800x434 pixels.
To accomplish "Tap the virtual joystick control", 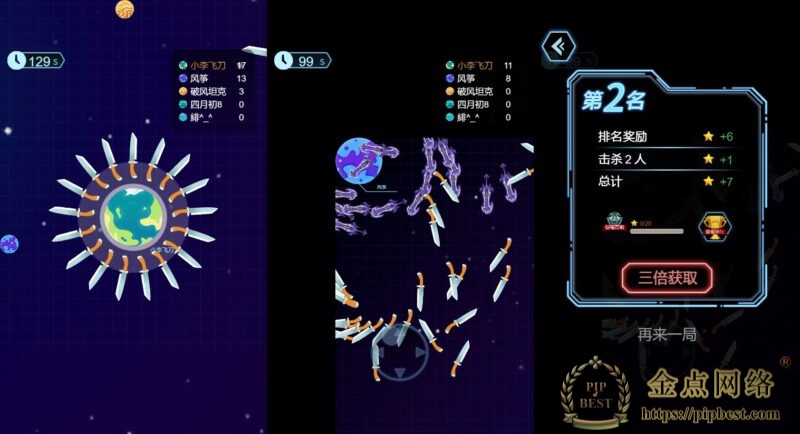I will [x=399, y=351].
